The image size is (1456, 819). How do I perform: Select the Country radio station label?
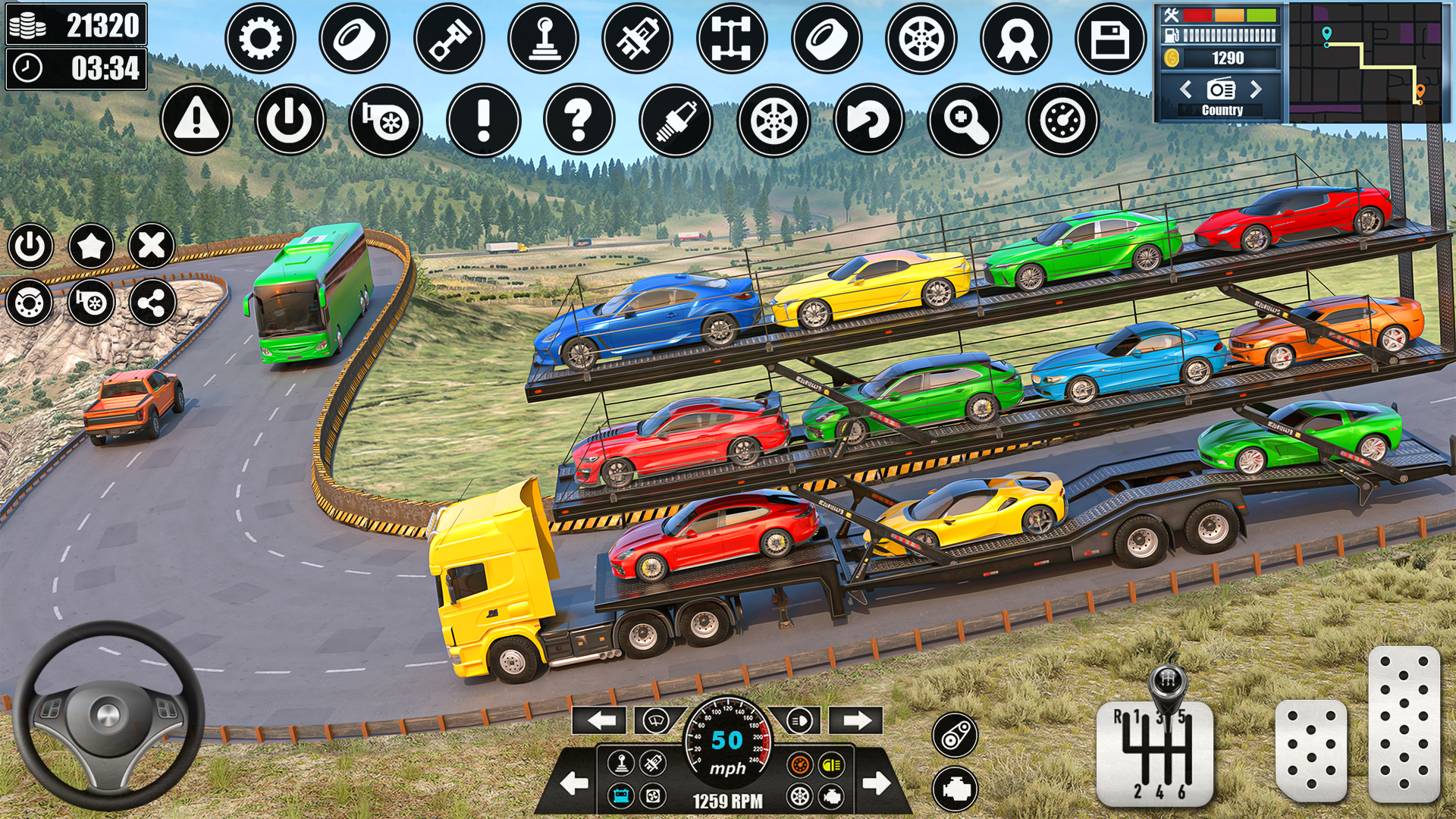(x=1222, y=109)
